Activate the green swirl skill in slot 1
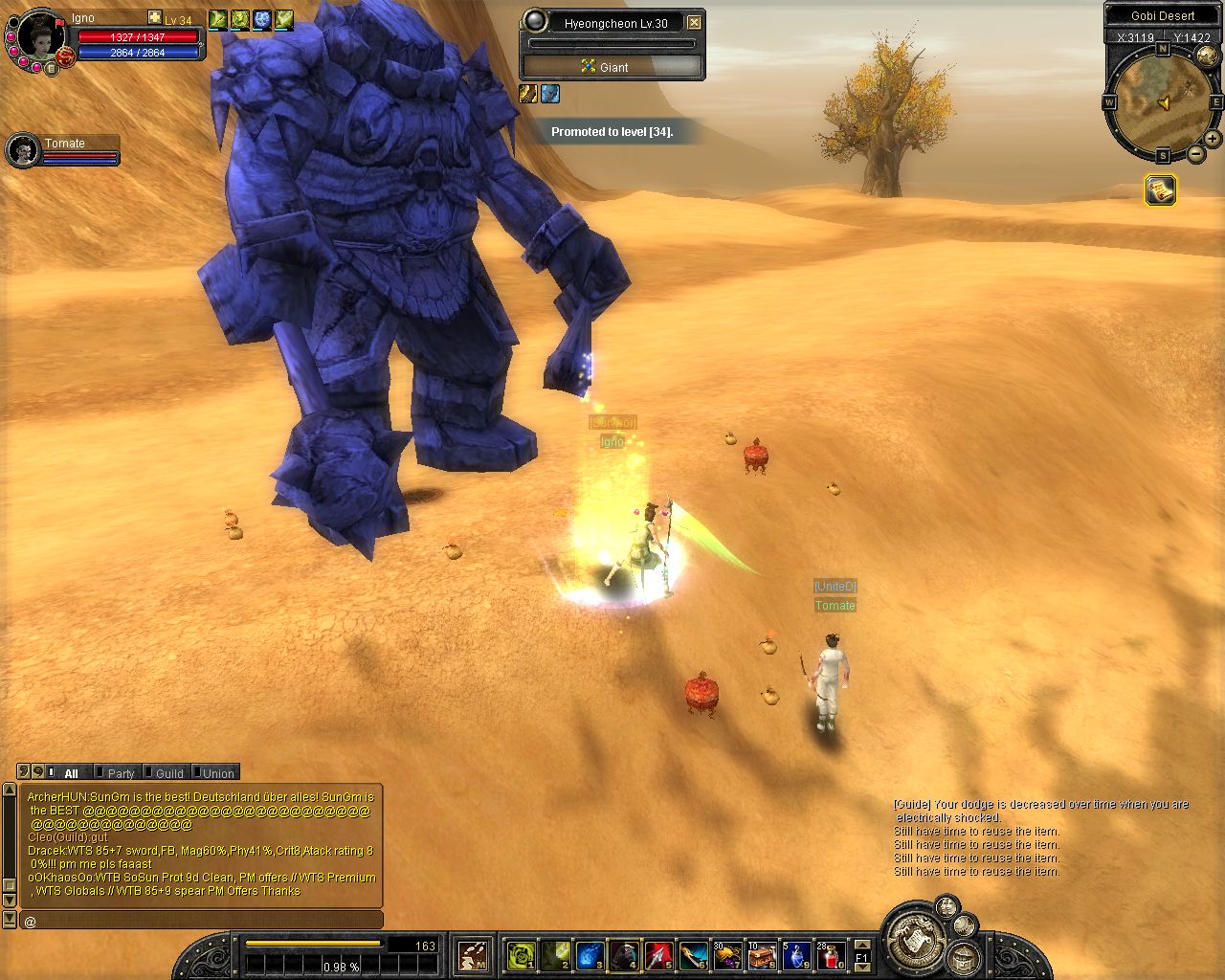 click(521, 954)
